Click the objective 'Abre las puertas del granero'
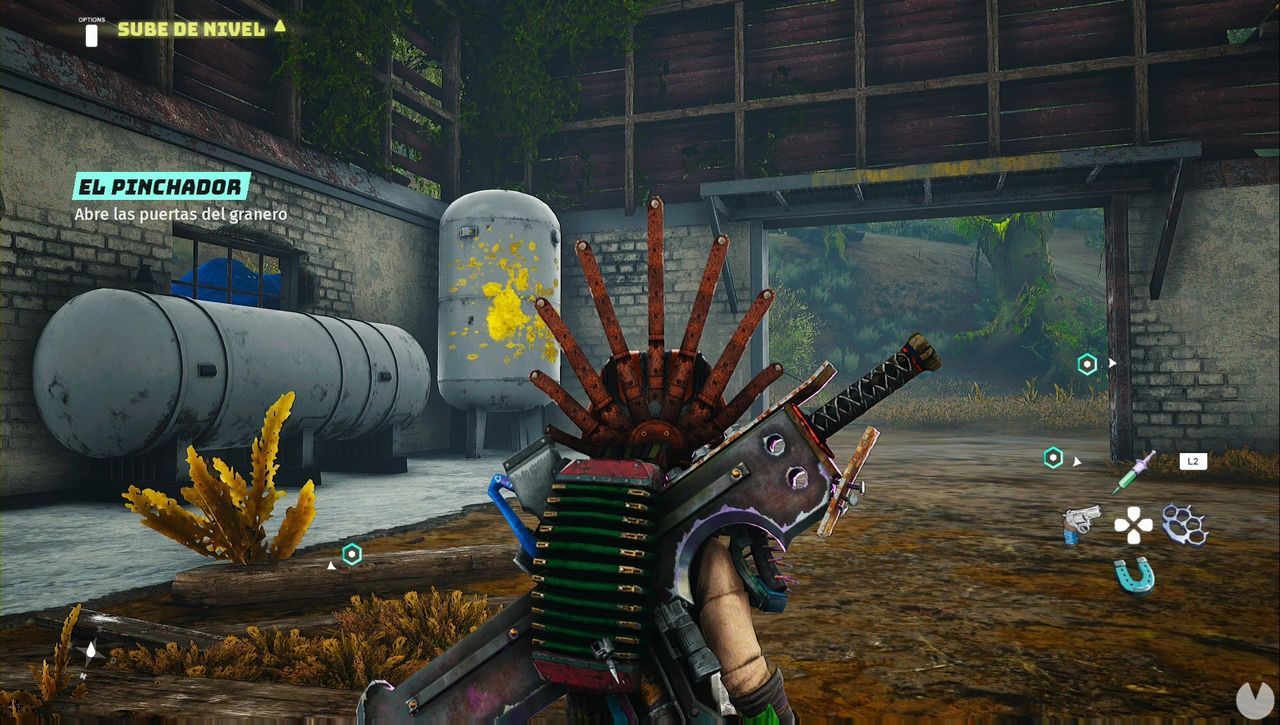 (180, 214)
